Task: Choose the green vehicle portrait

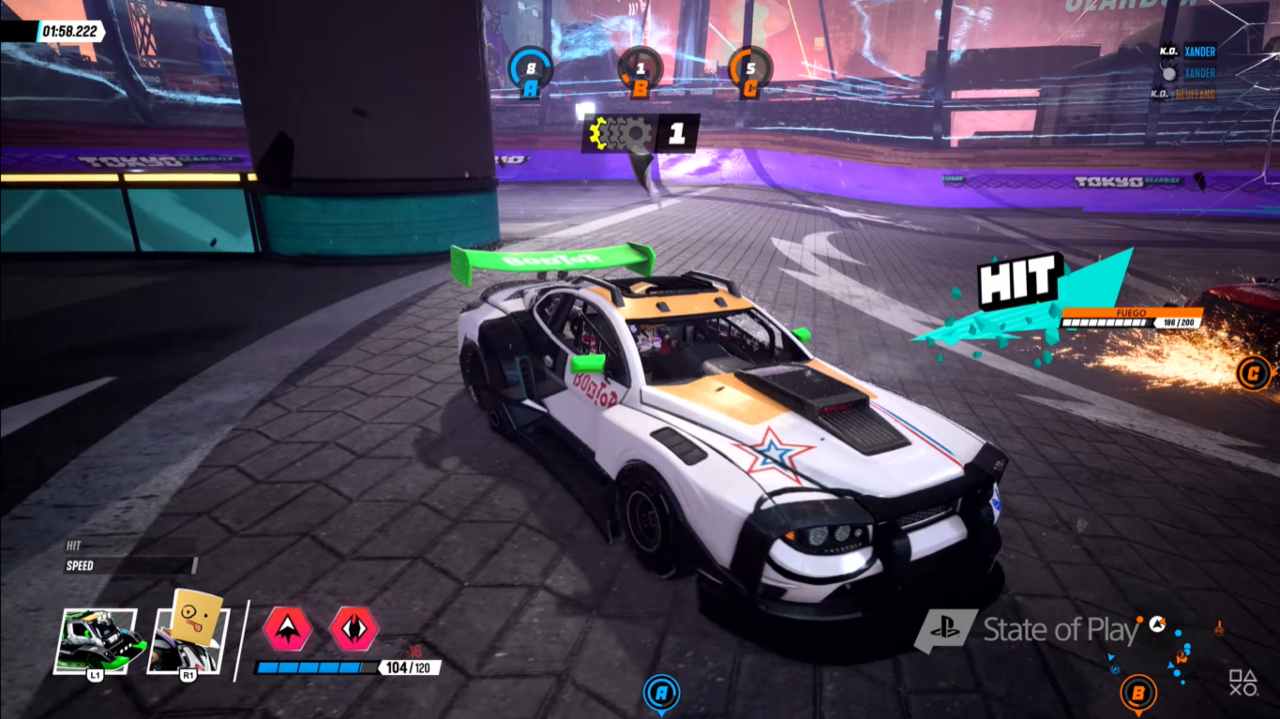Action: (x=96, y=640)
